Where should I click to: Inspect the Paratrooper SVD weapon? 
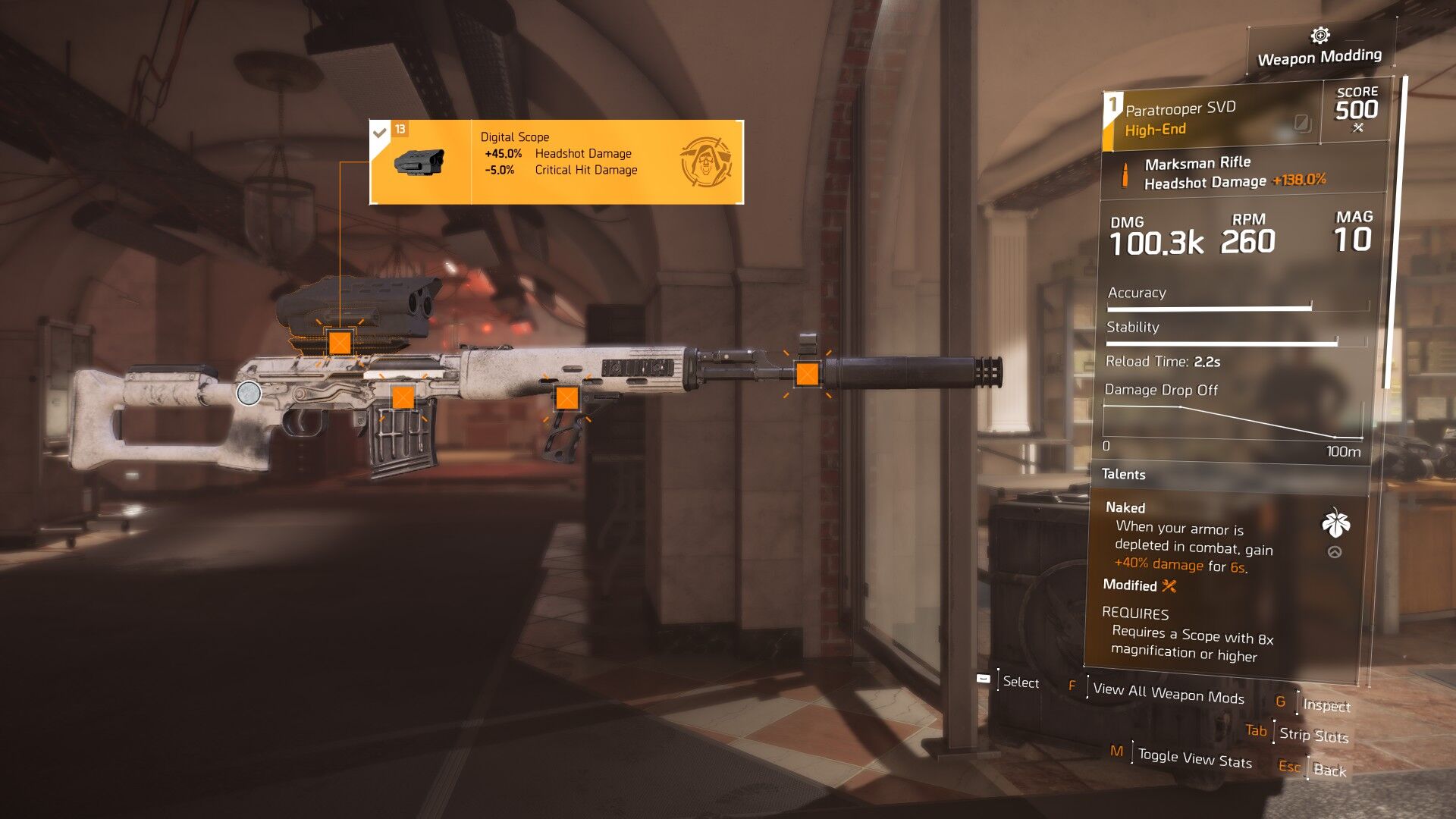pos(1326,705)
